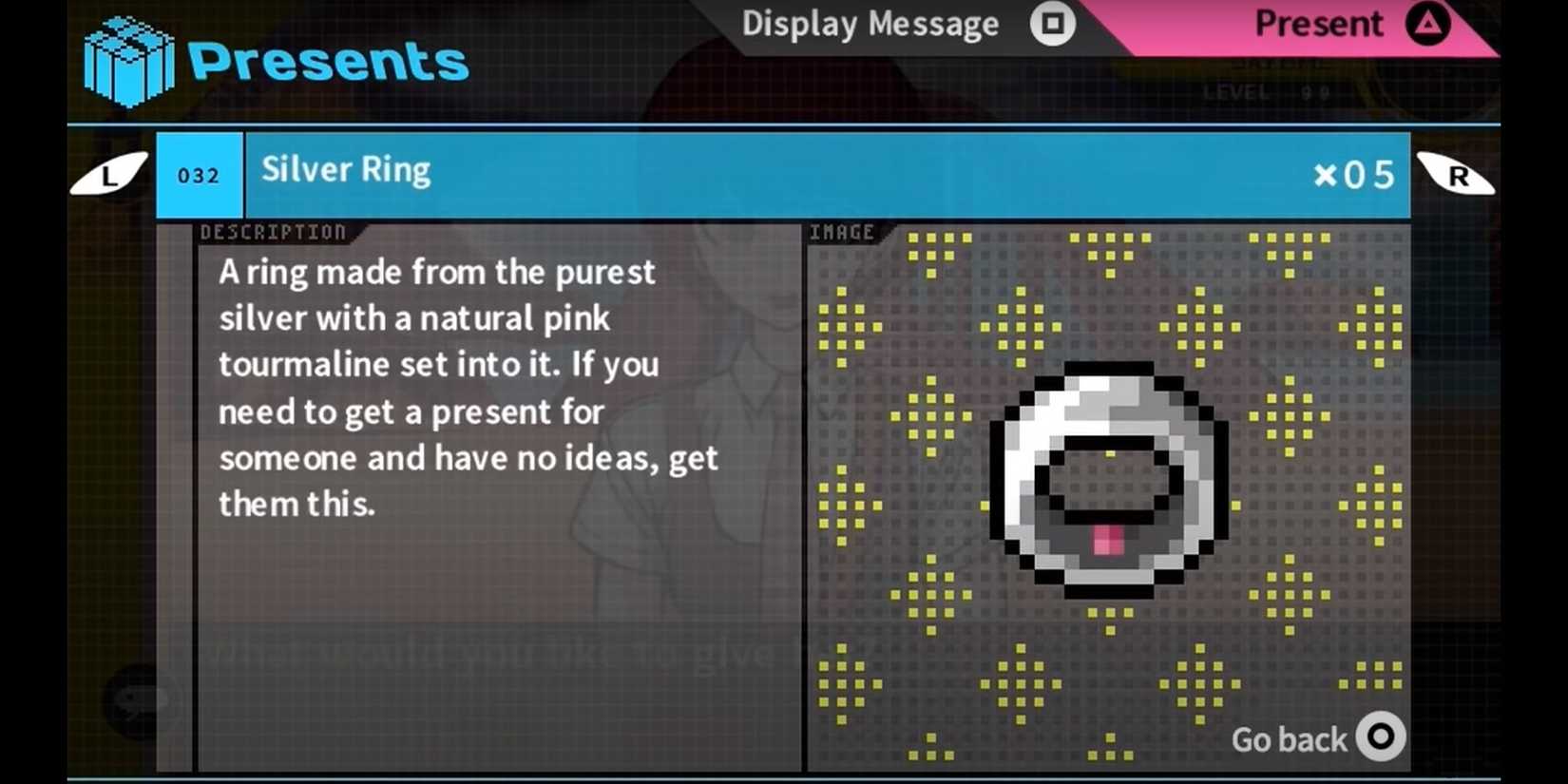This screenshot has height=784, width=1568.
Task: Click the right eye-shaped R arrow
Action: pos(1457,174)
